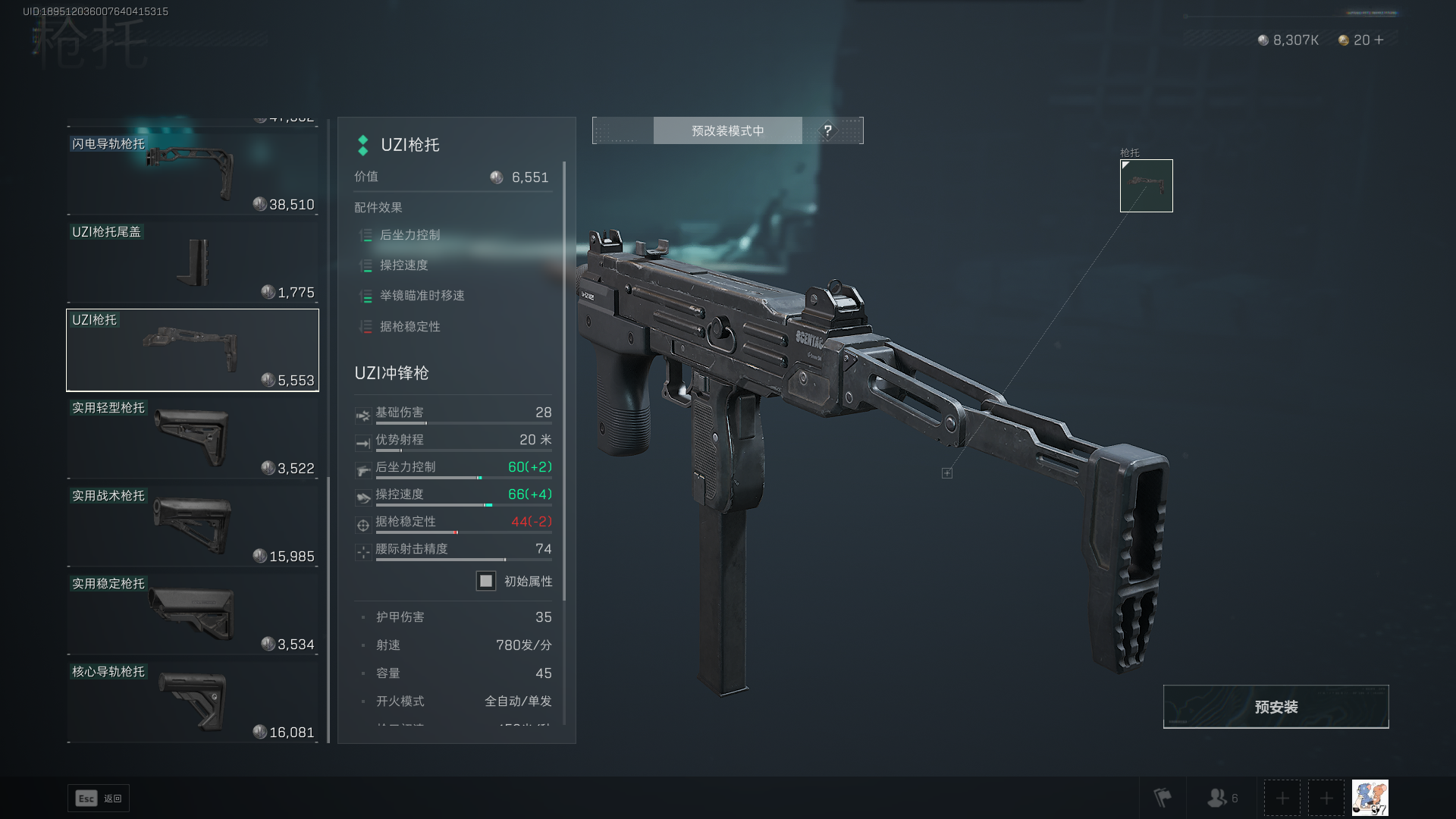Select the 枪托 attachment slot thumbnail
Screen dimensions: 1456x819
(x=1146, y=186)
